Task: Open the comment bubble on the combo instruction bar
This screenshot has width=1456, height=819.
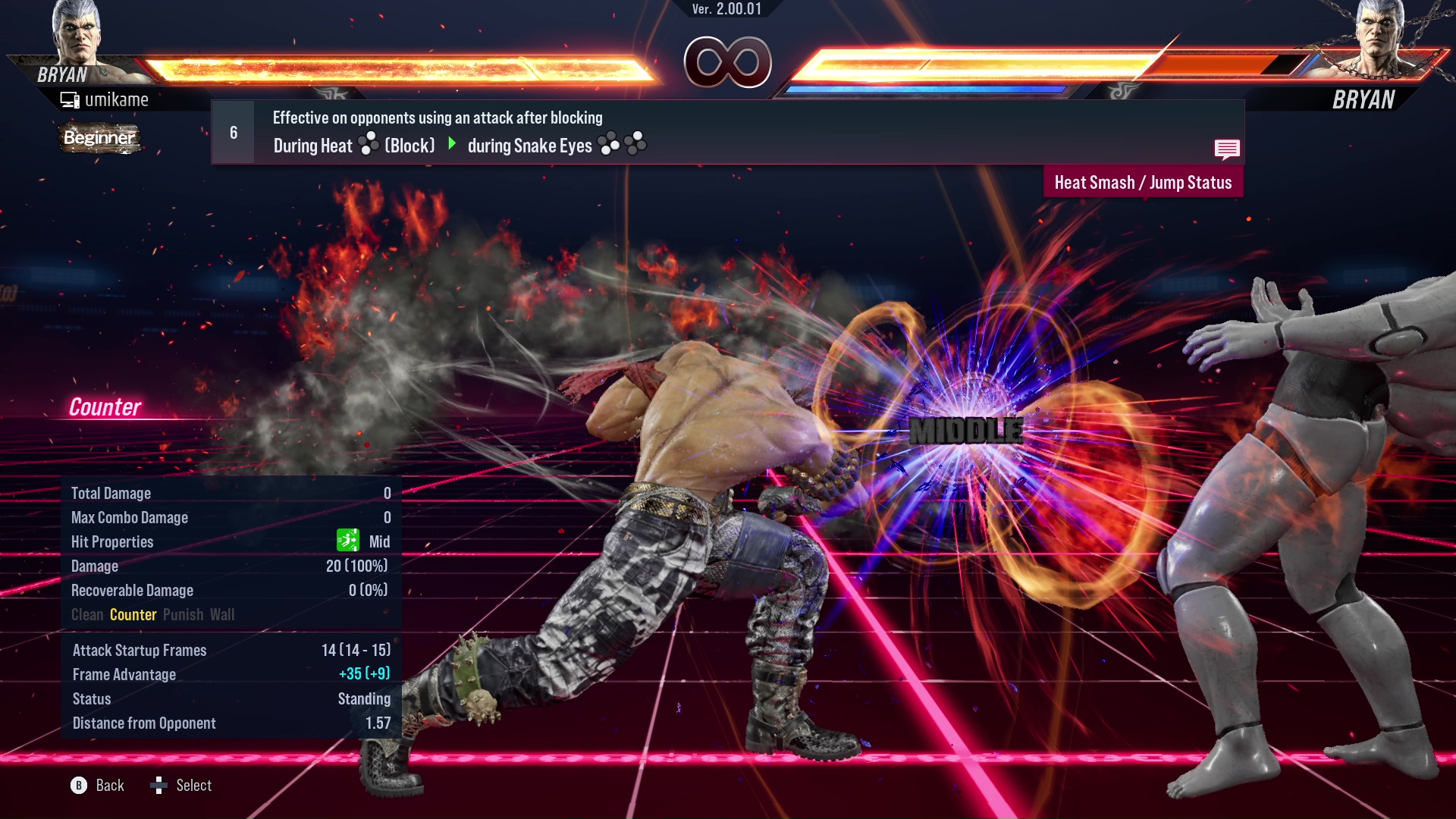Action: (x=1226, y=149)
